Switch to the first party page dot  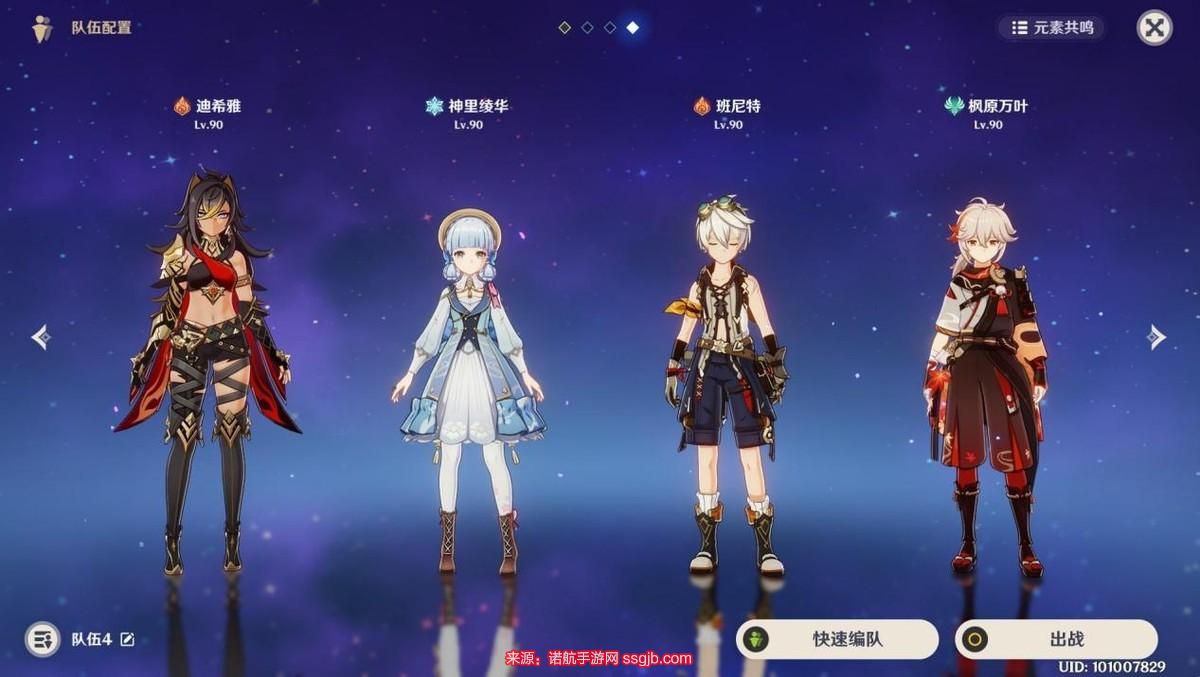click(x=564, y=28)
